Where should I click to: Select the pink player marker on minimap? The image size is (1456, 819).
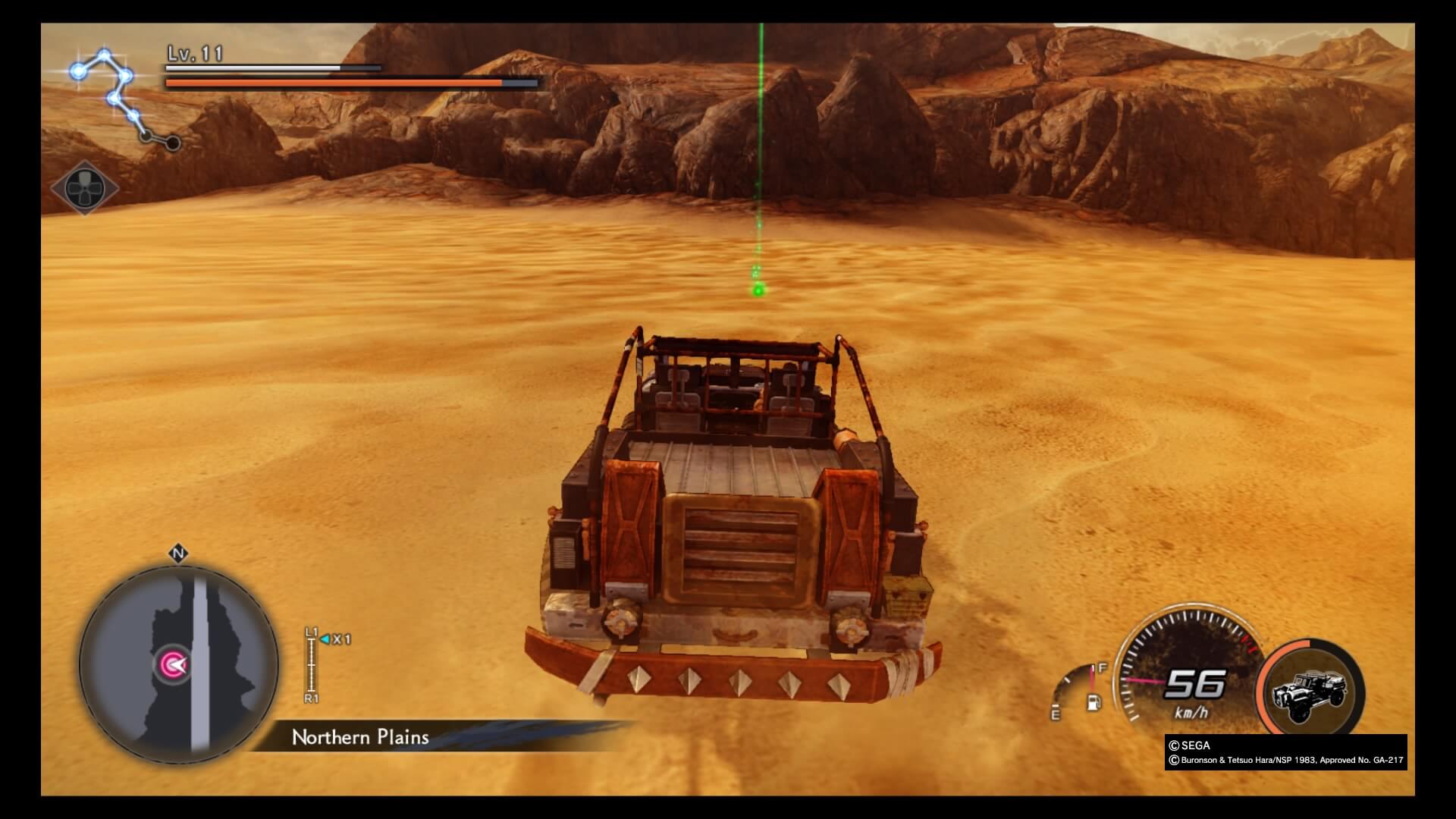[x=173, y=665]
